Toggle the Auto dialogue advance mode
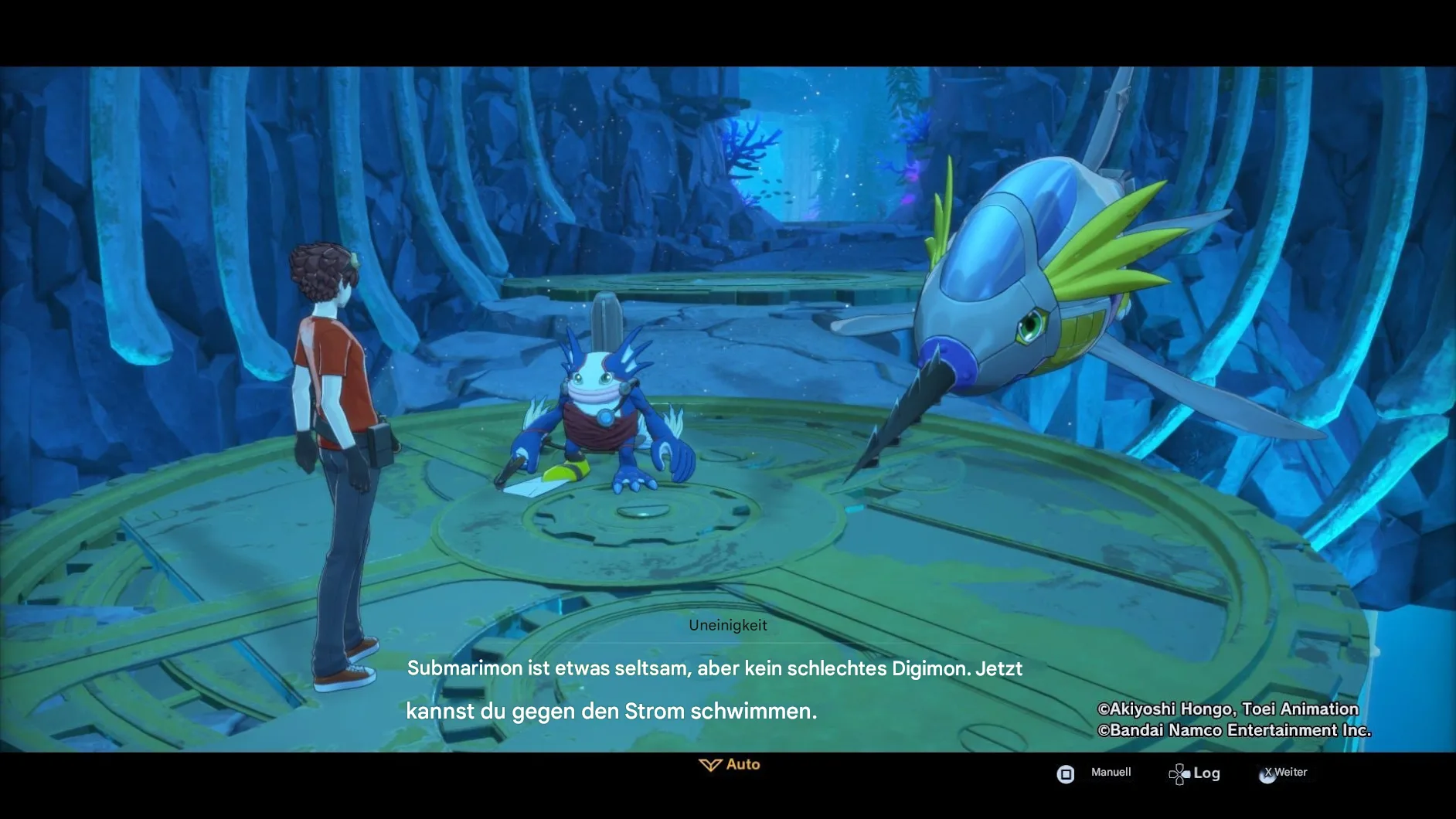Screen dimensions: 1456x819 click(x=730, y=765)
